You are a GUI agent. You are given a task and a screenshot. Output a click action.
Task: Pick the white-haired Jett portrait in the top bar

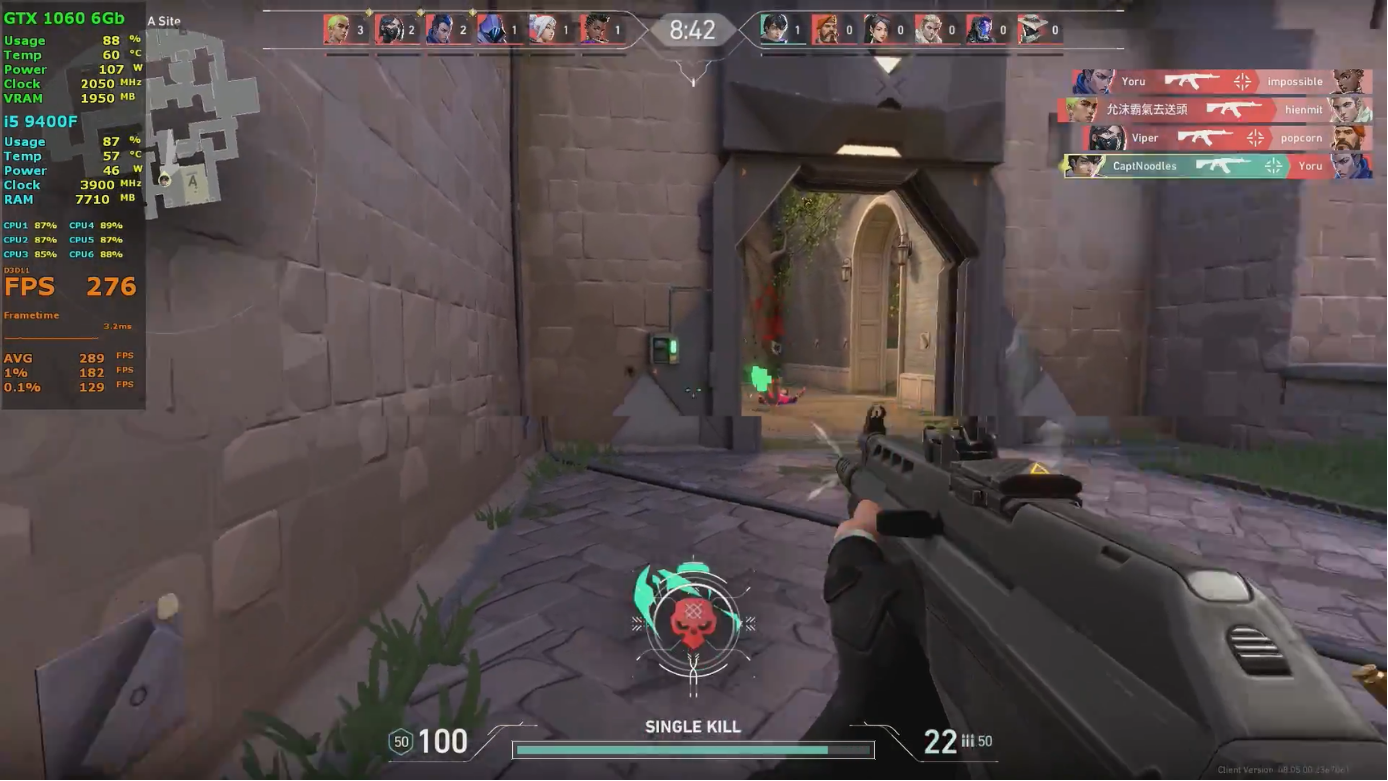pyautogui.click(x=542, y=30)
